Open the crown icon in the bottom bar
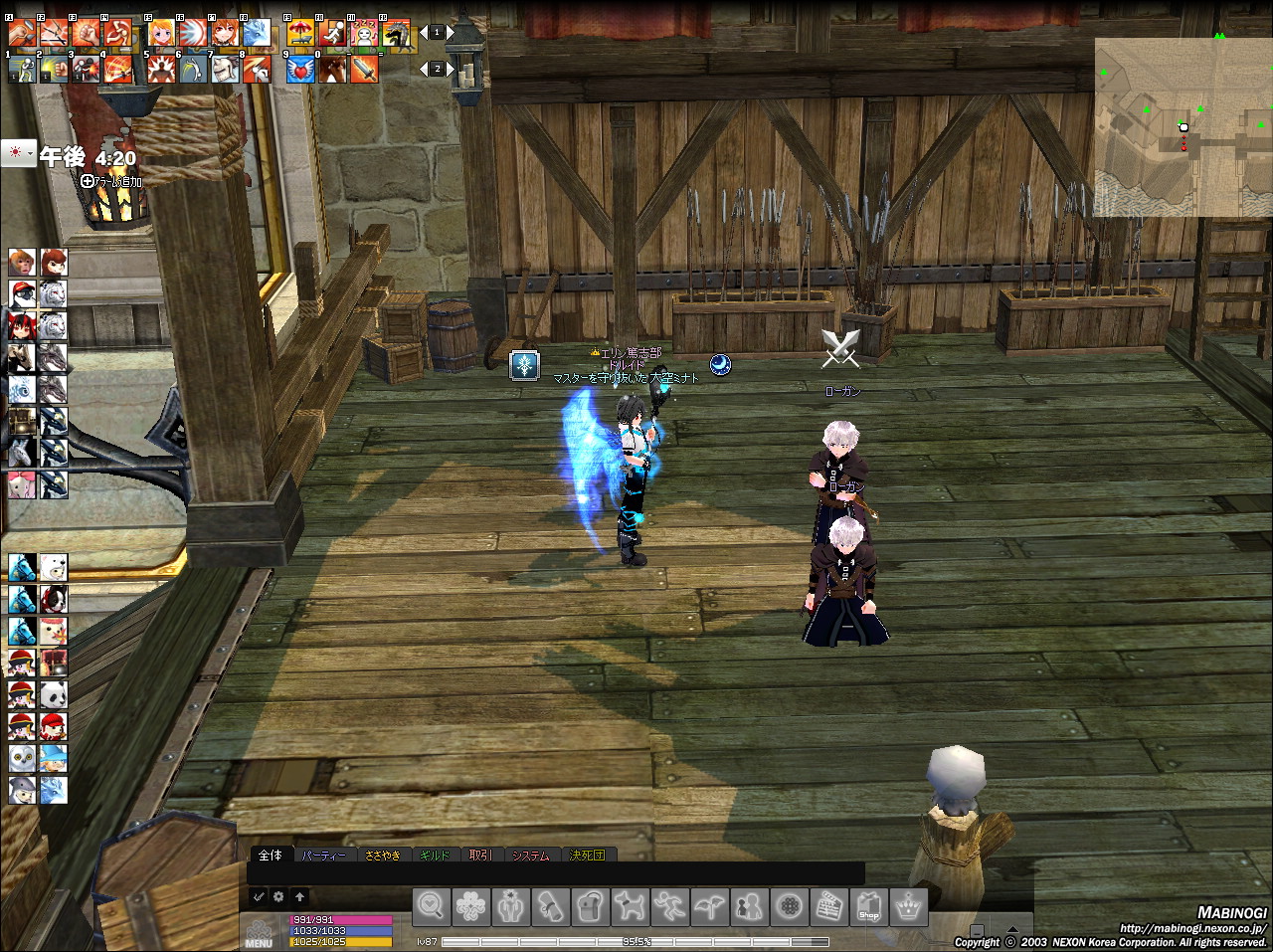The width and height of the screenshot is (1273, 952). pyautogui.click(x=908, y=906)
